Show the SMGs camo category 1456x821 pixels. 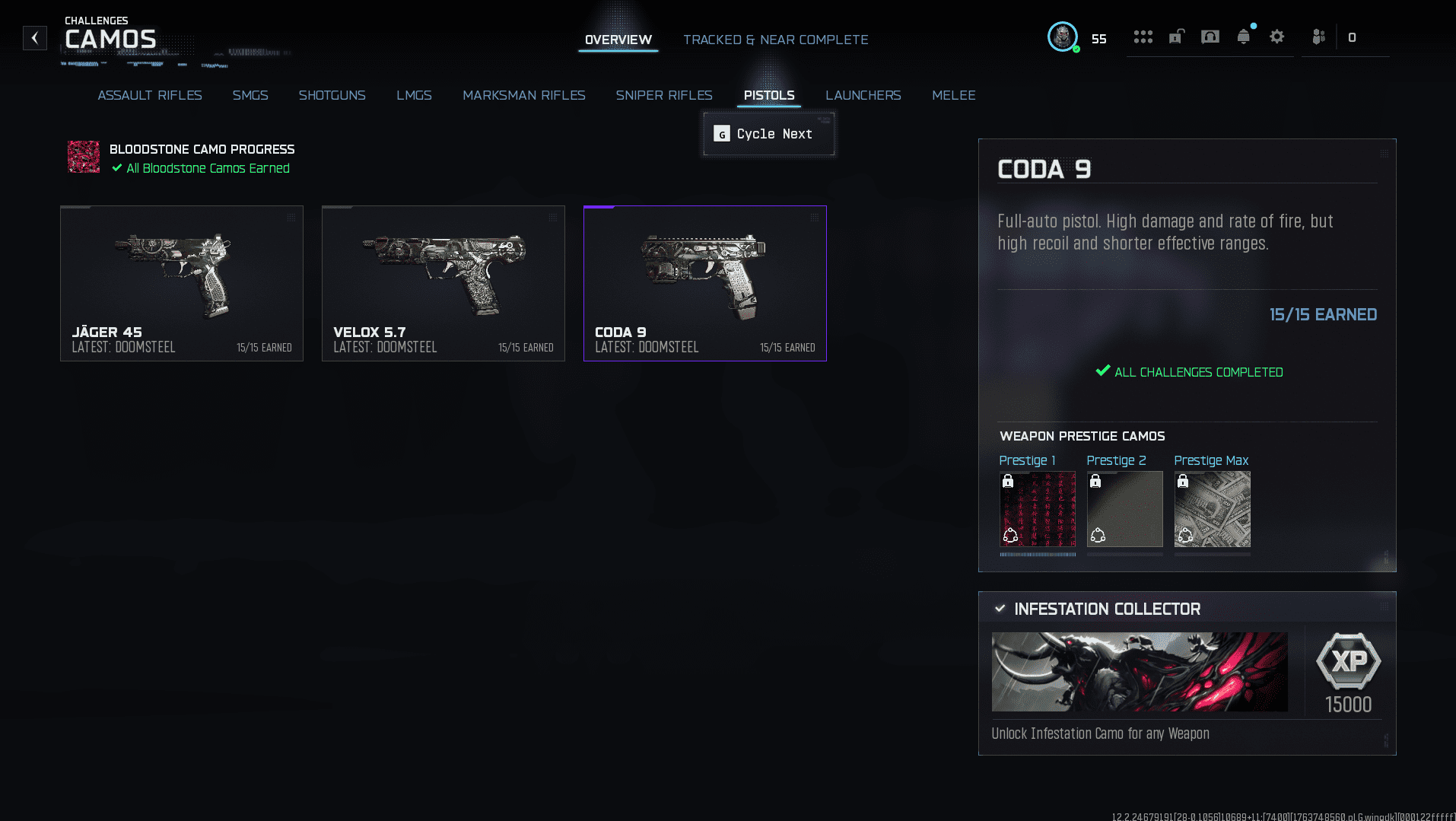tap(250, 95)
